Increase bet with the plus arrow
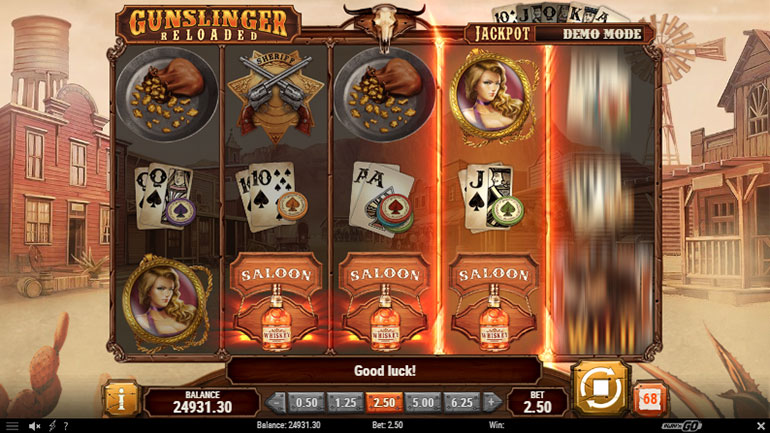This screenshot has height=433, width=770. point(492,402)
